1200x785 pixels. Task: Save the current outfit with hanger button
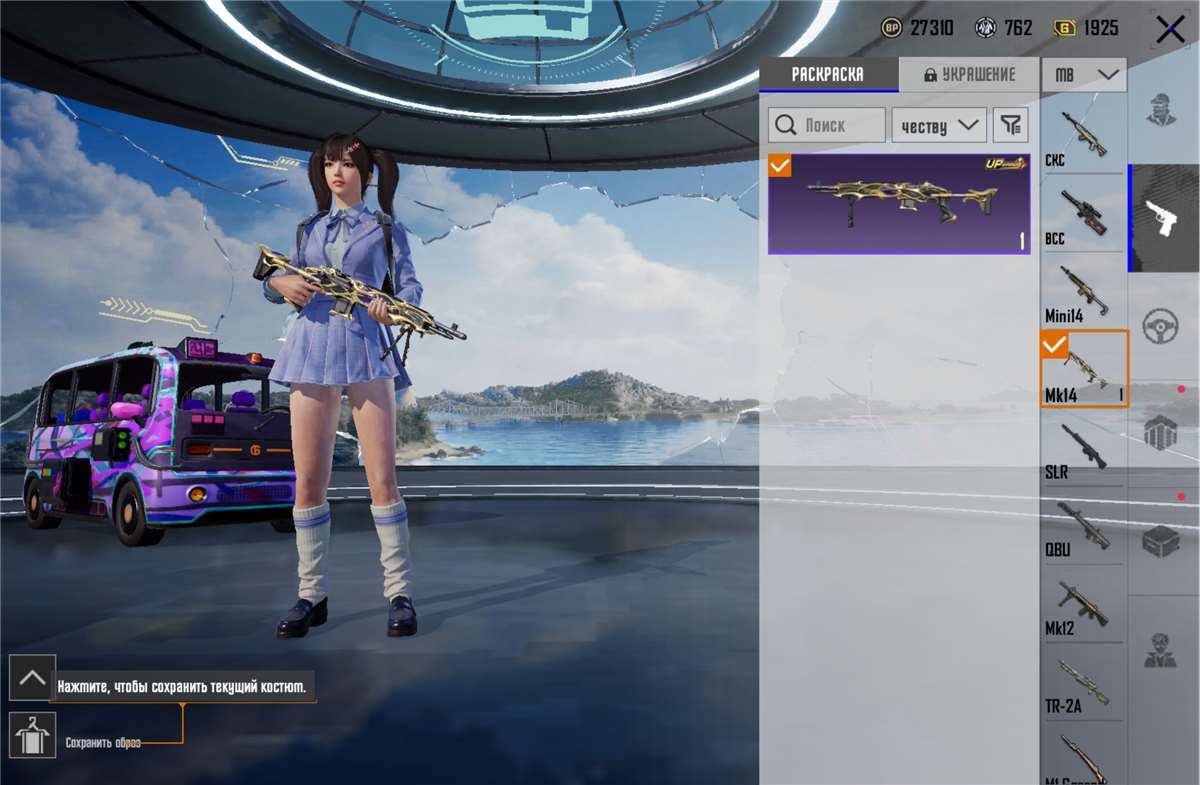click(x=32, y=735)
